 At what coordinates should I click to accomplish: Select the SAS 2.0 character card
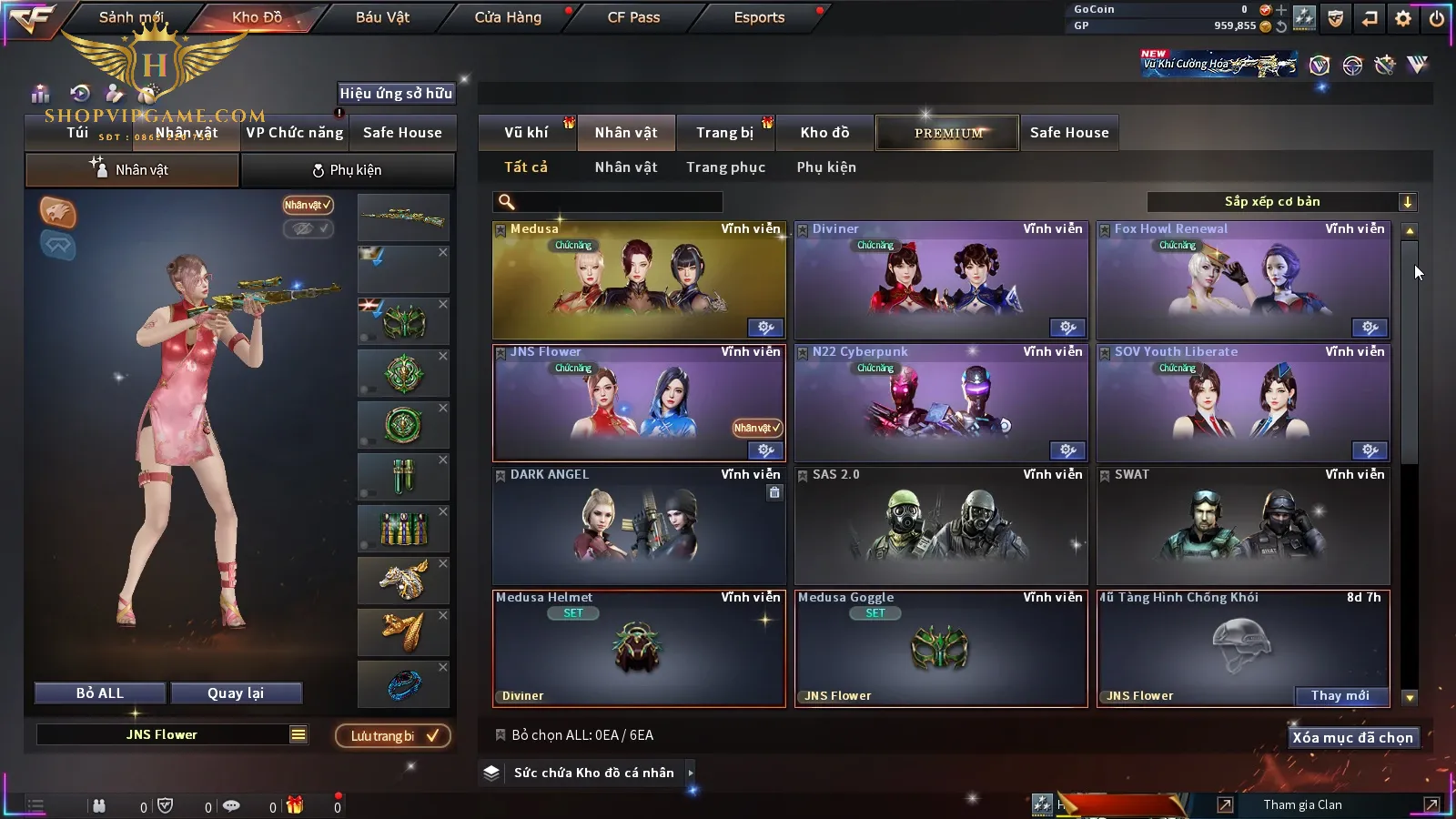941,526
